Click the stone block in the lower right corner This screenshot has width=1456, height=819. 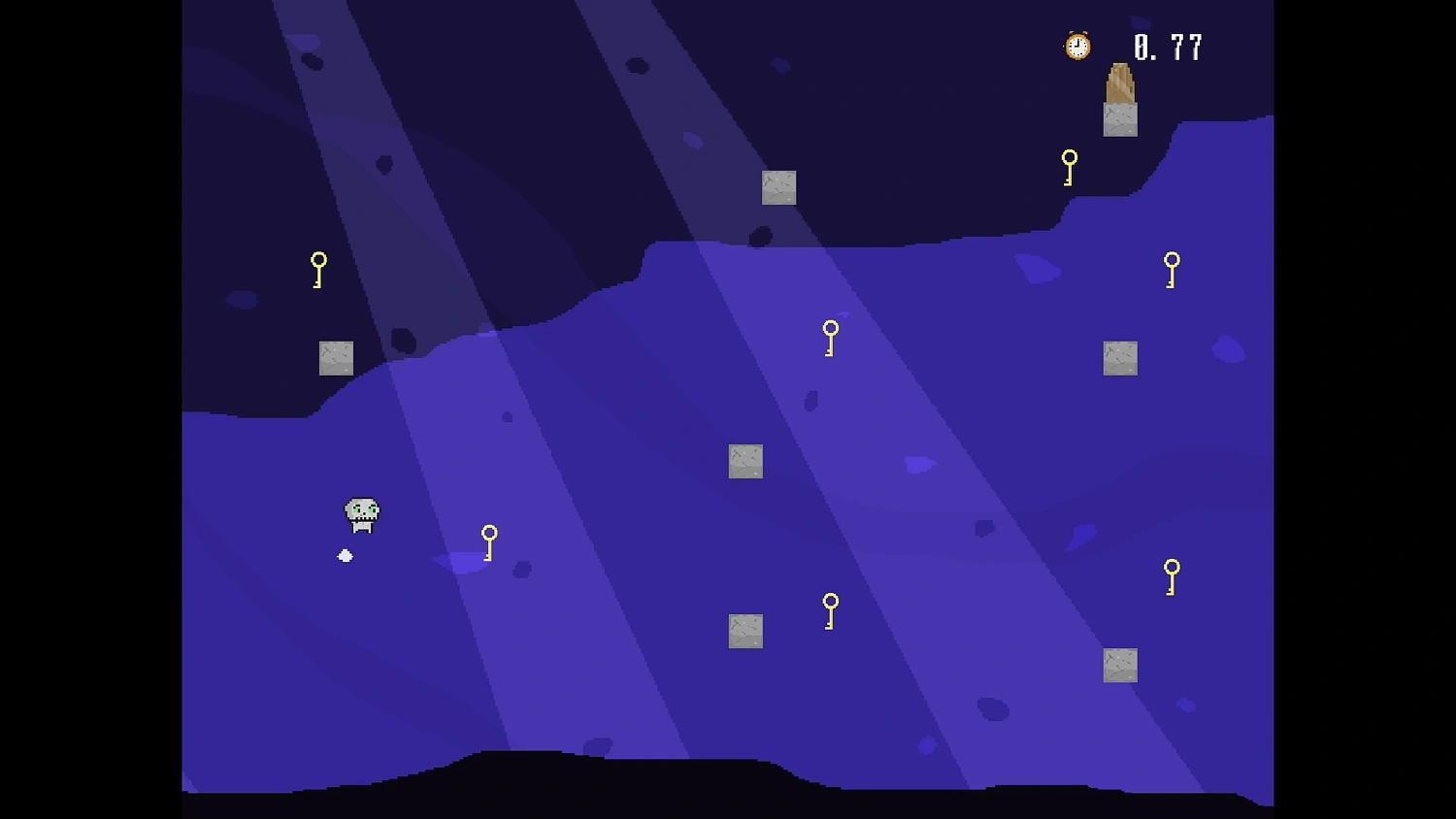coord(1120,664)
